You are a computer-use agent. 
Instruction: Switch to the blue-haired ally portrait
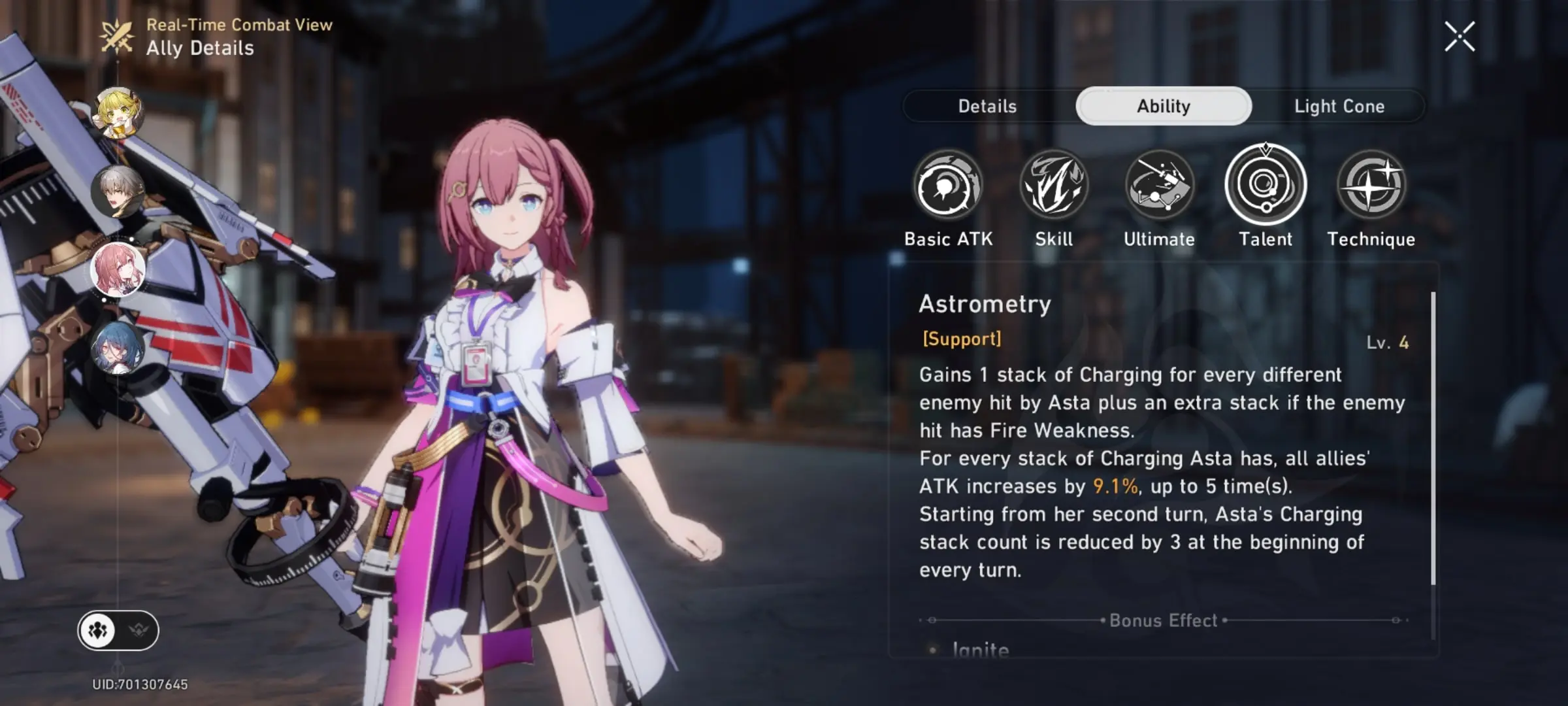118,348
